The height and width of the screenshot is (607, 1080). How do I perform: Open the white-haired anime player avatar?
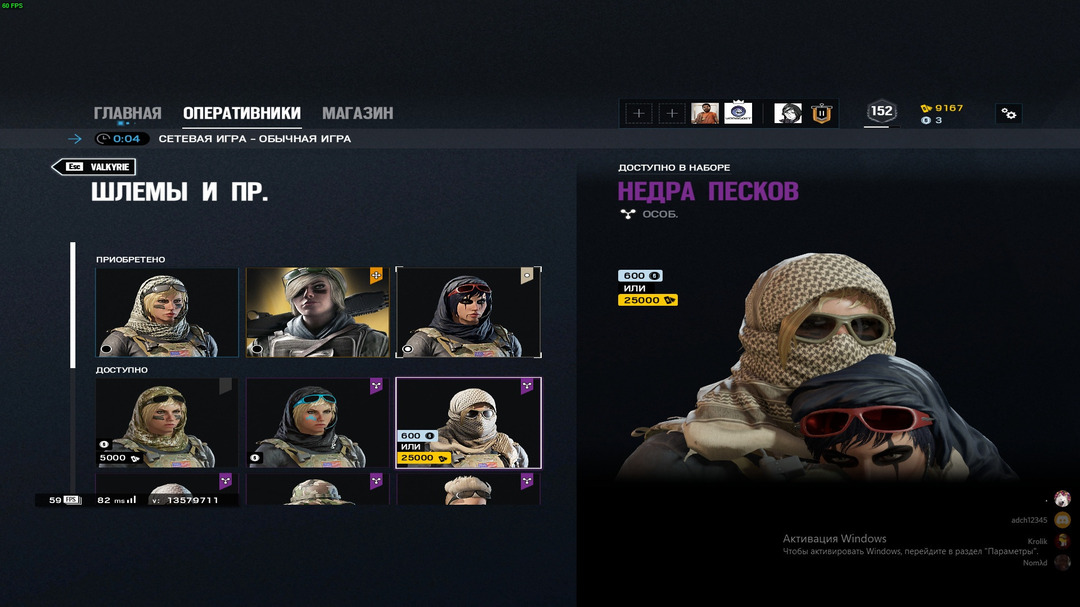pos(788,113)
